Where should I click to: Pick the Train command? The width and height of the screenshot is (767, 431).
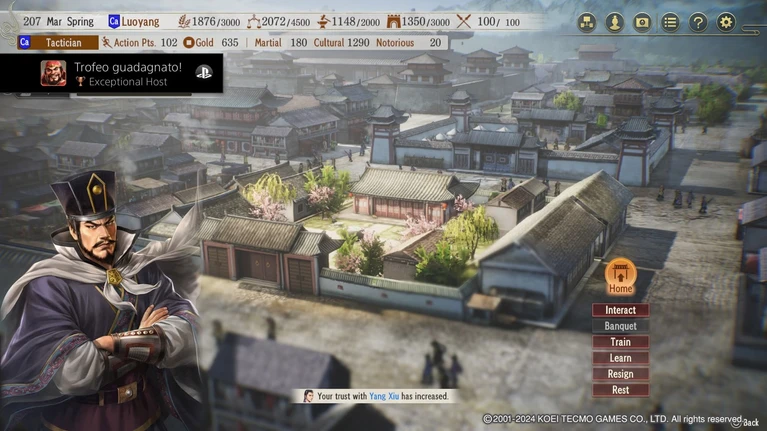coord(620,342)
